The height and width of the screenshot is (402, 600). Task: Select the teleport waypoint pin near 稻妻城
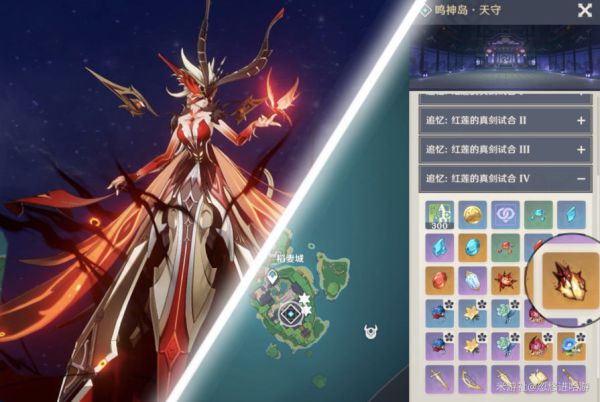271,275
